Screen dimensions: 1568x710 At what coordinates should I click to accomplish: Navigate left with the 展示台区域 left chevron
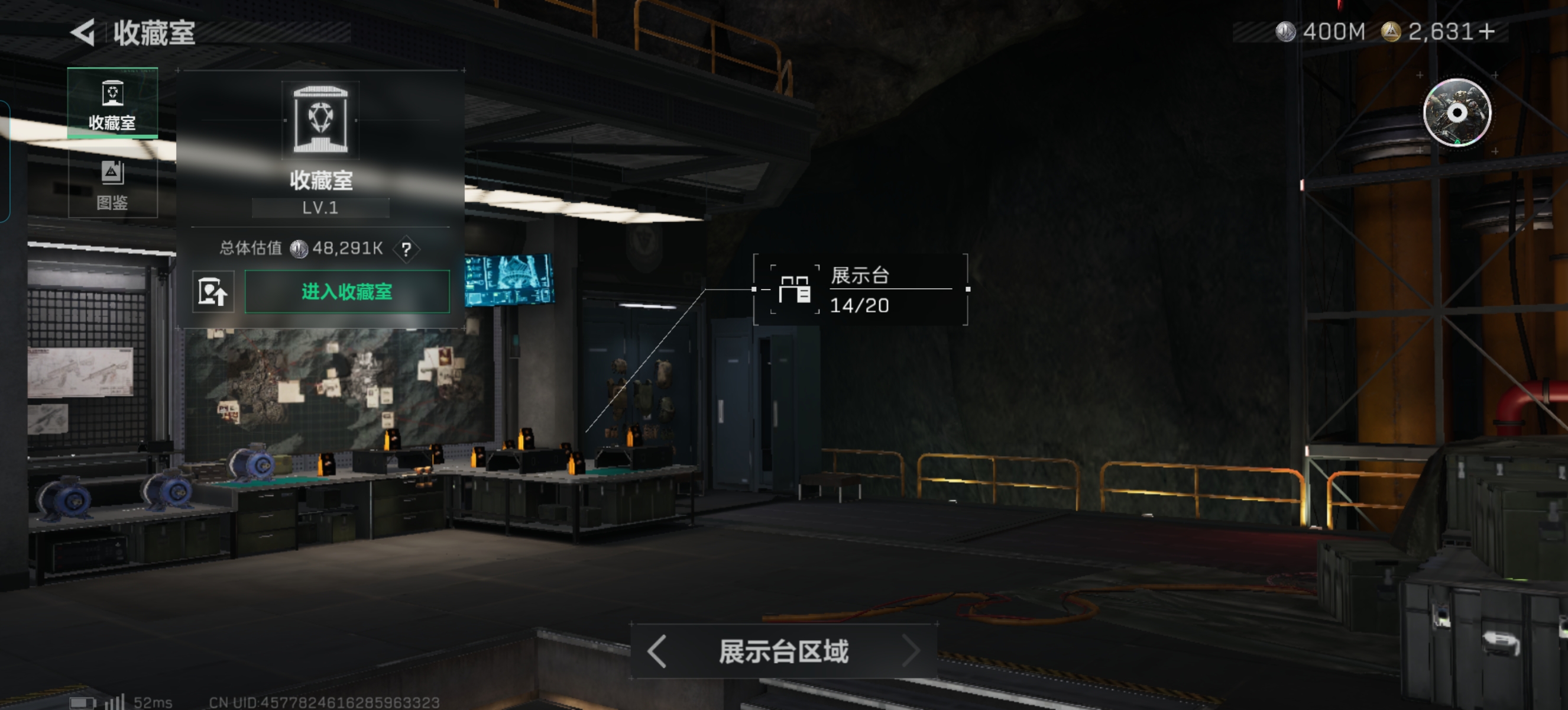[656, 651]
